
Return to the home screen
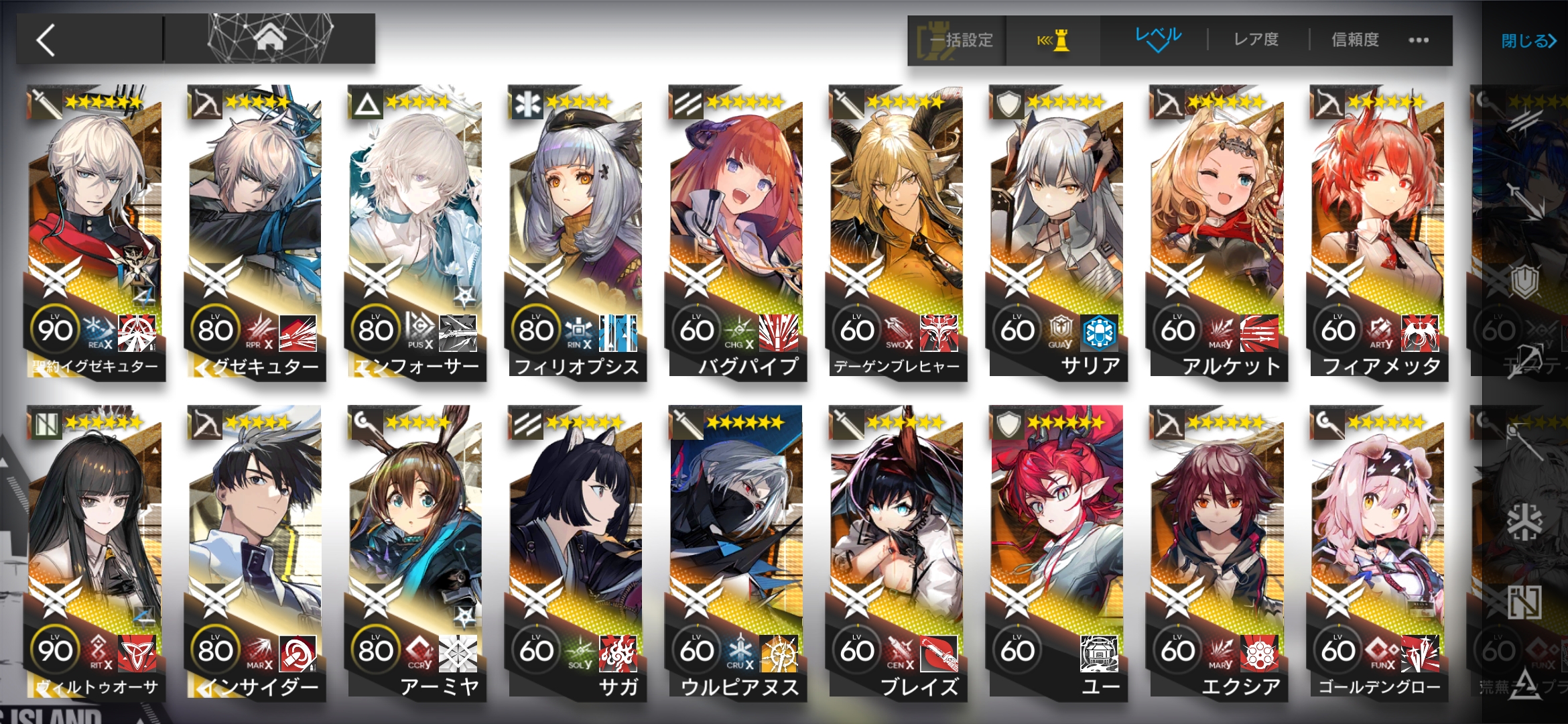pos(269,39)
